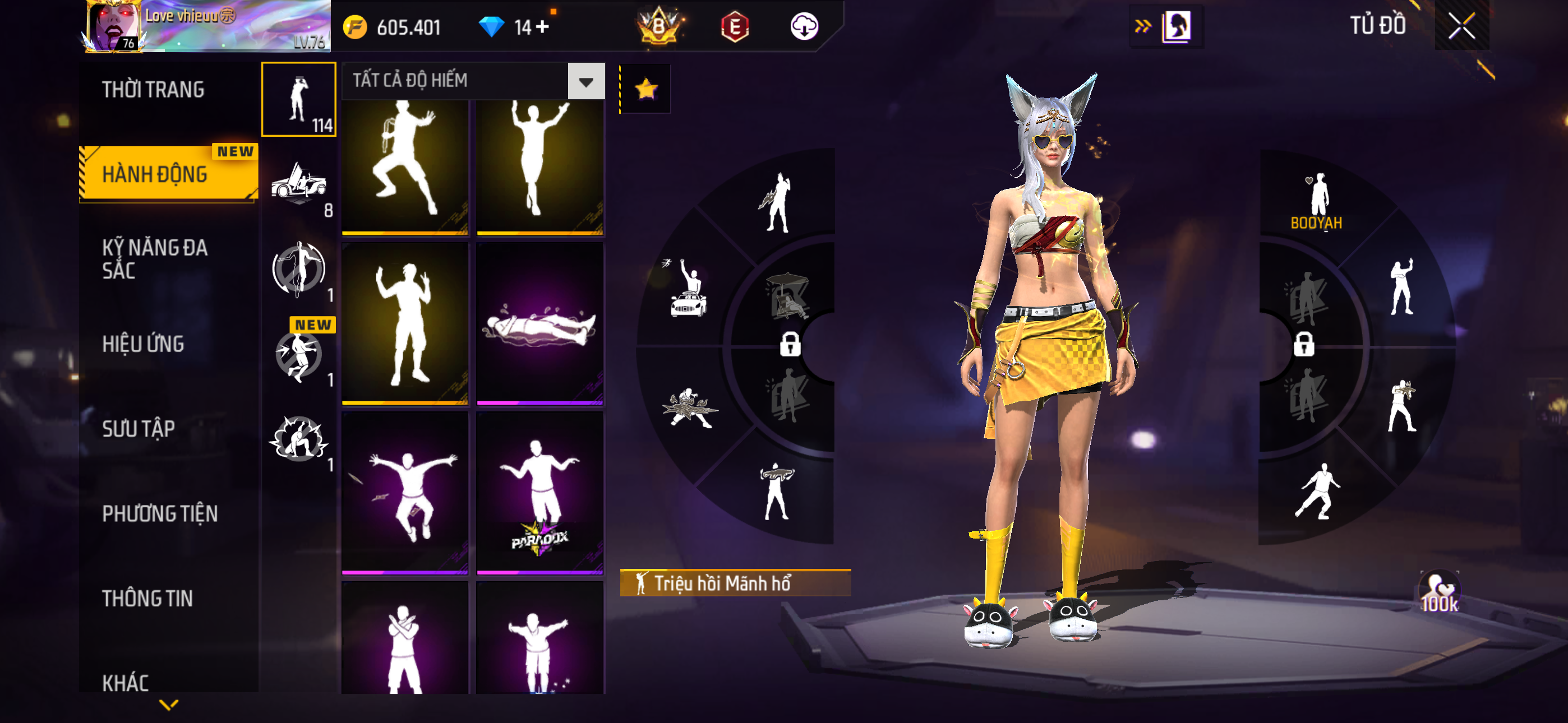Select the Hành Động category

155,175
